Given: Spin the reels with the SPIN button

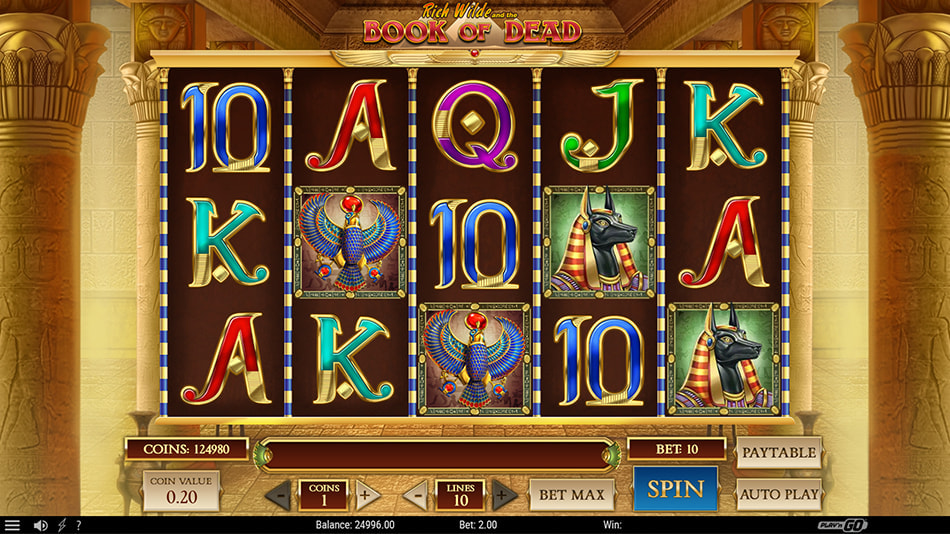Looking at the screenshot, I should [675, 489].
